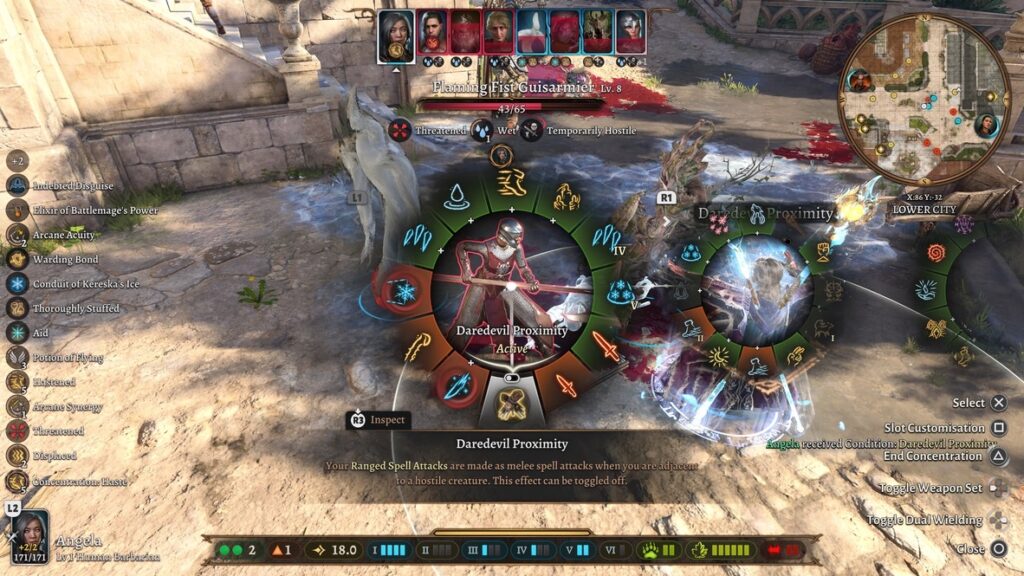Select the level V snowflake cone spell
Screen dimensions: 1024x576
[x=621, y=292]
